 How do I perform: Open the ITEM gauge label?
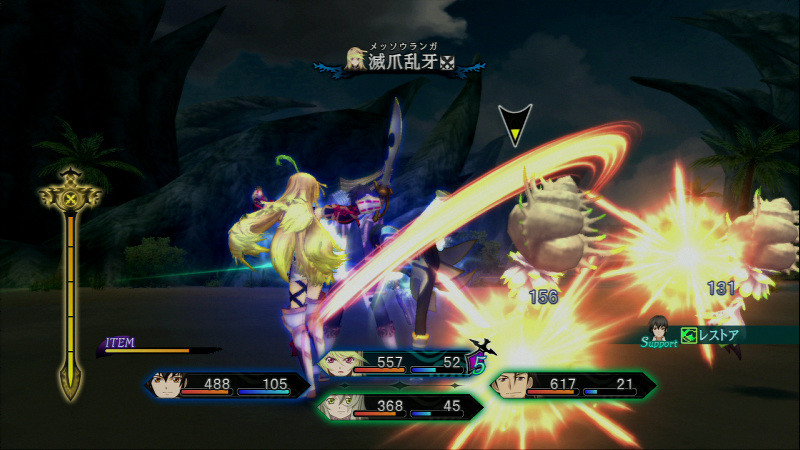point(121,343)
